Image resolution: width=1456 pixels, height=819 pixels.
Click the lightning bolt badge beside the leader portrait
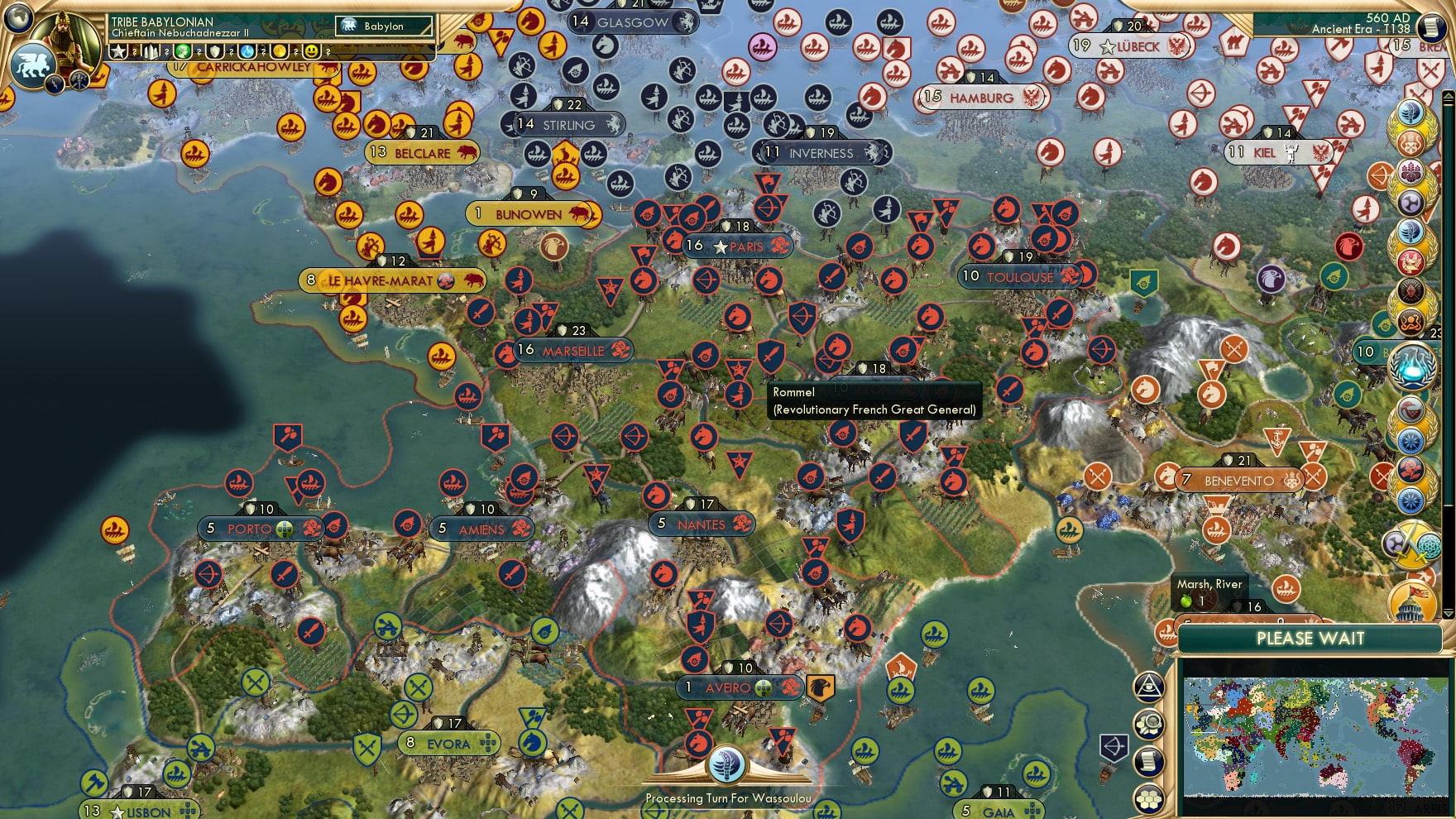click(55, 83)
